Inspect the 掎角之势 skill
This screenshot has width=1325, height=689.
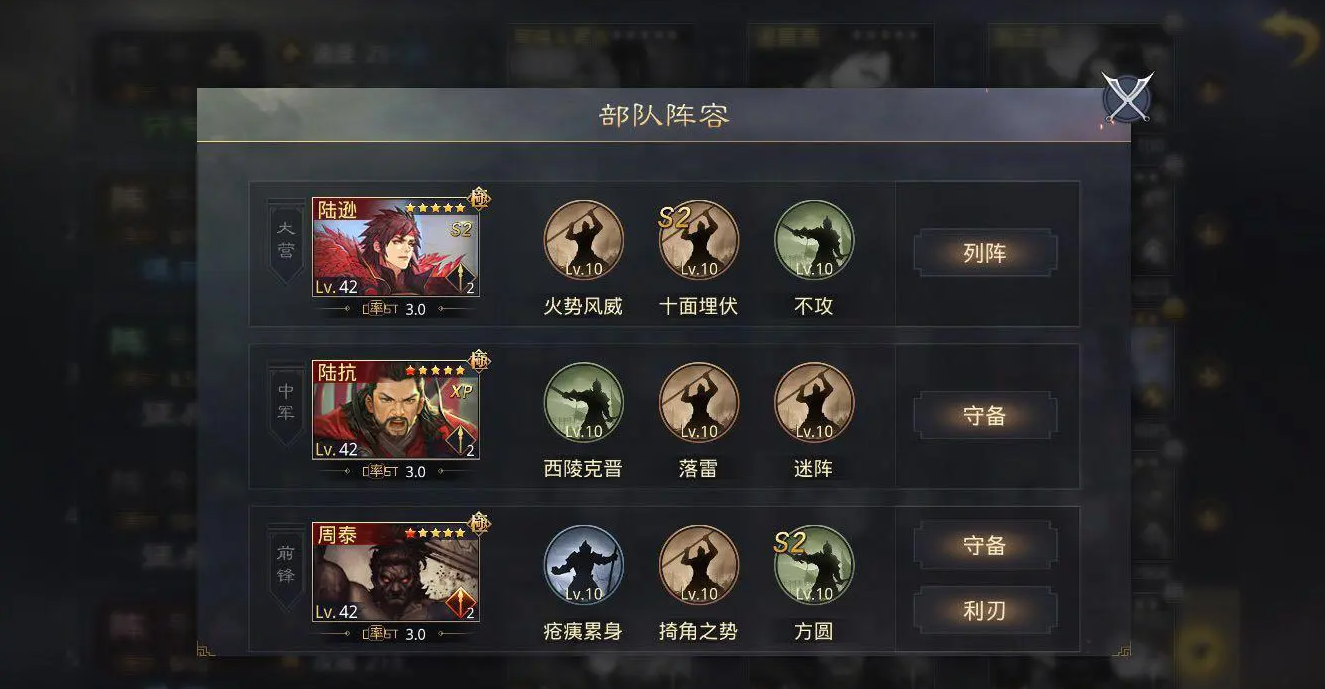pyautogui.click(x=698, y=565)
